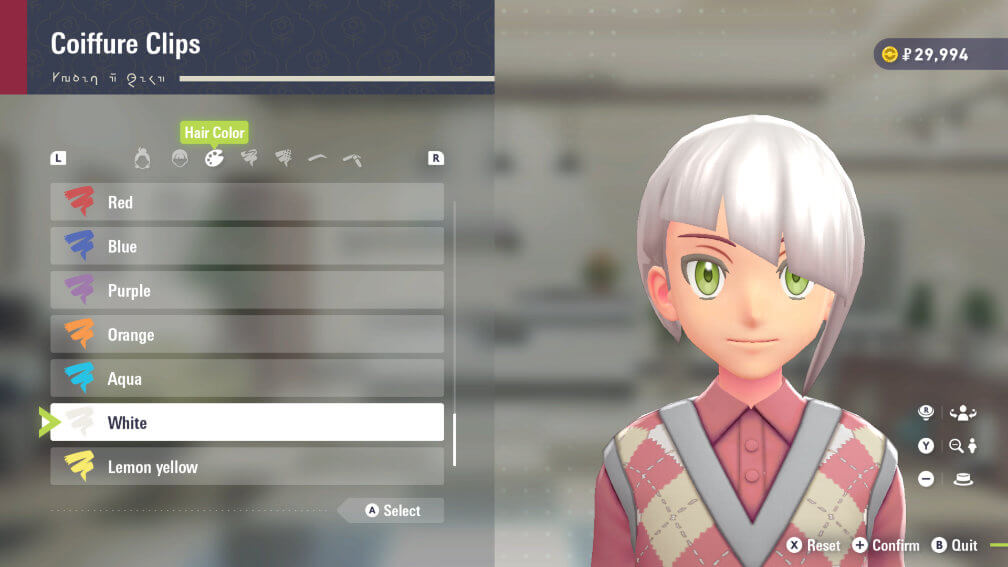Pick the Purple hair color option
This screenshot has width=1008, height=567.
point(247,290)
